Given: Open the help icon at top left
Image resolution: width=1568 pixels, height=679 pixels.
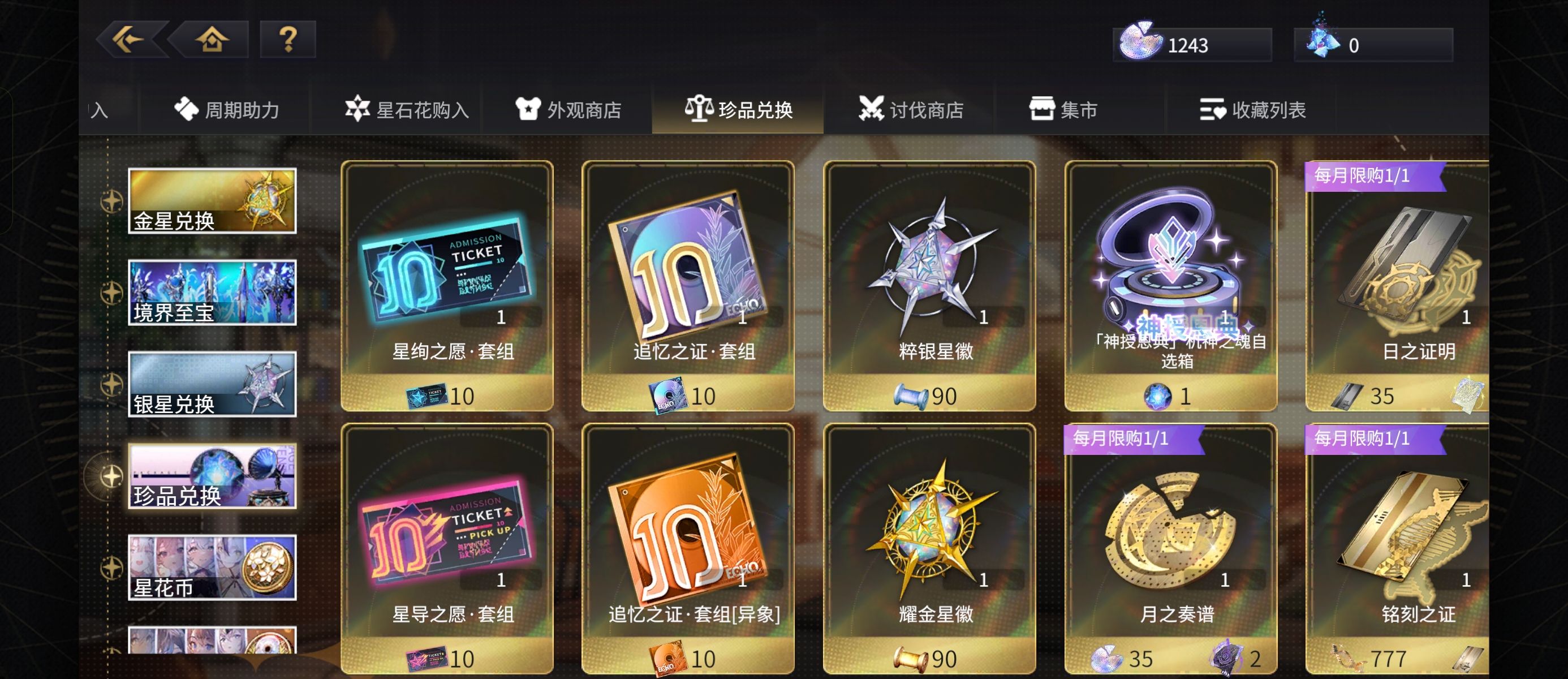Looking at the screenshot, I should (x=288, y=40).
